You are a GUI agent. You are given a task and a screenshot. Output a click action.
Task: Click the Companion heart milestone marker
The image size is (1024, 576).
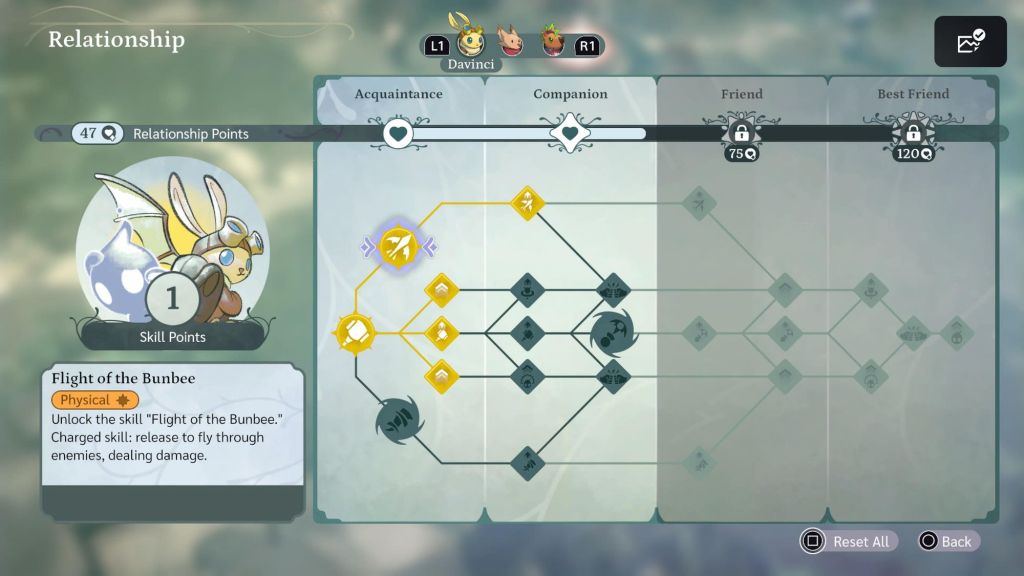point(570,133)
